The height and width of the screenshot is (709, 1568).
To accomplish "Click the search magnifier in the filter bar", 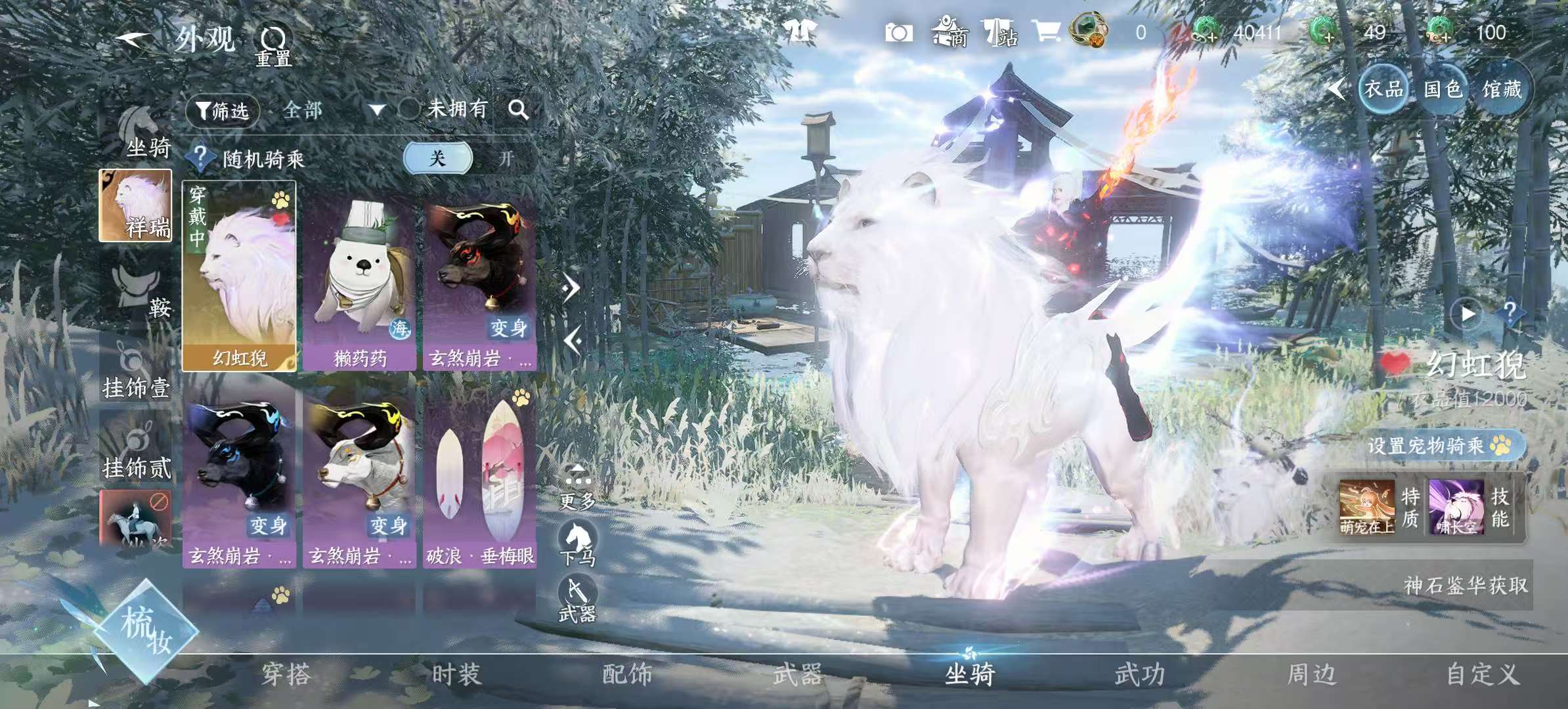I will coord(520,110).
